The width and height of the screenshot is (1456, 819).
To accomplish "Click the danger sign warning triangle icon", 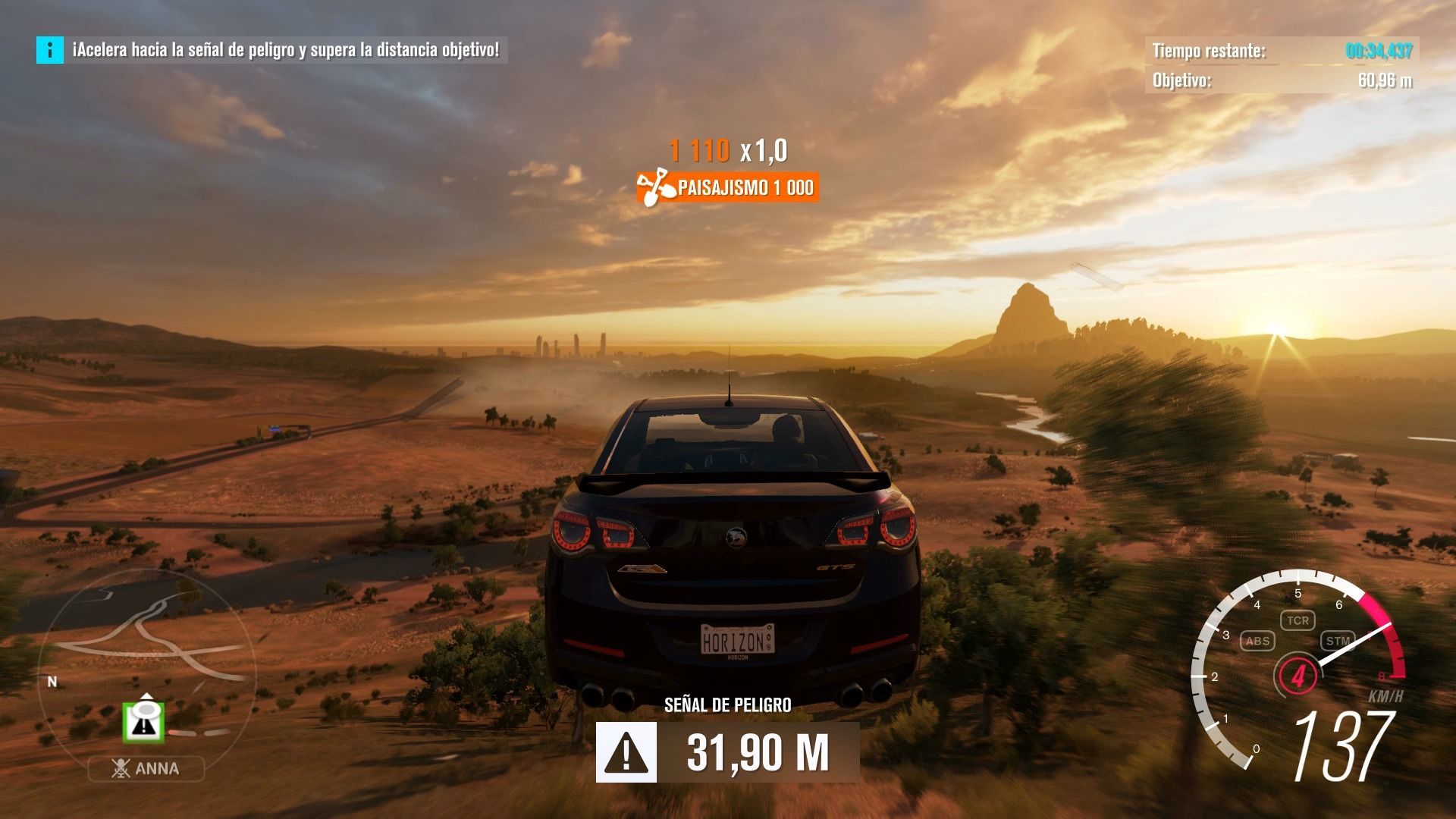I will (626, 752).
